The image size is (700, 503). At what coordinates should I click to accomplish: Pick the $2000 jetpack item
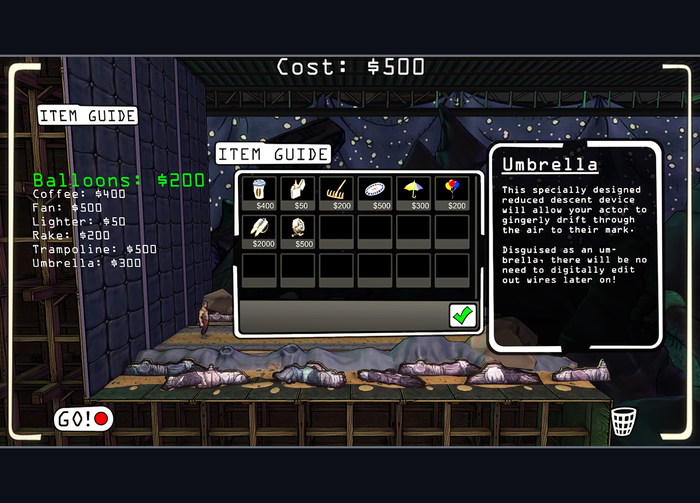point(260,231)
